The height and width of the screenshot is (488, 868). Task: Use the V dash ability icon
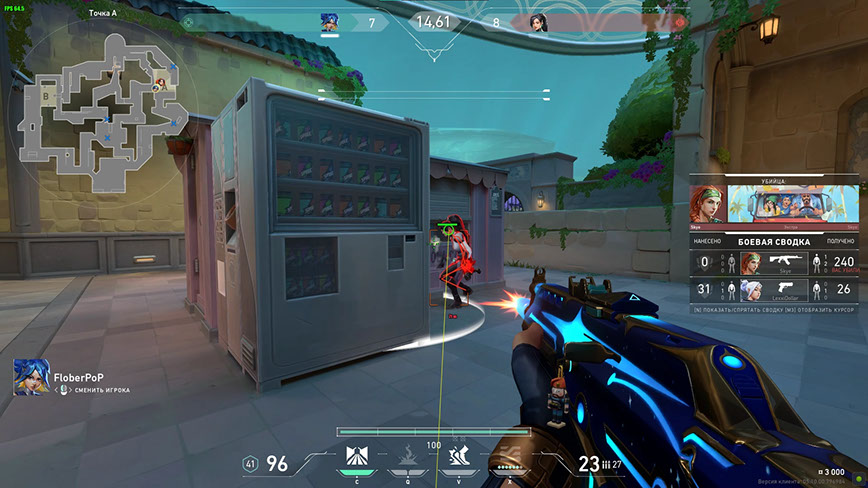point(459,457)
